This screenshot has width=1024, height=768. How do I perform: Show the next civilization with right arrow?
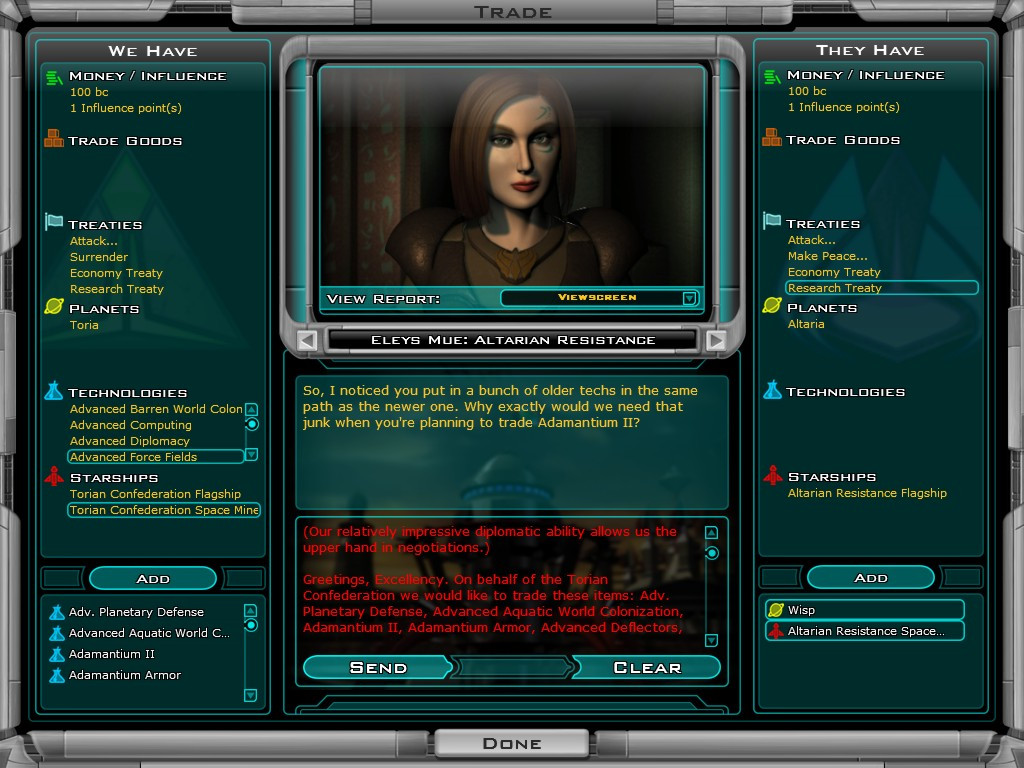[715, 340]
